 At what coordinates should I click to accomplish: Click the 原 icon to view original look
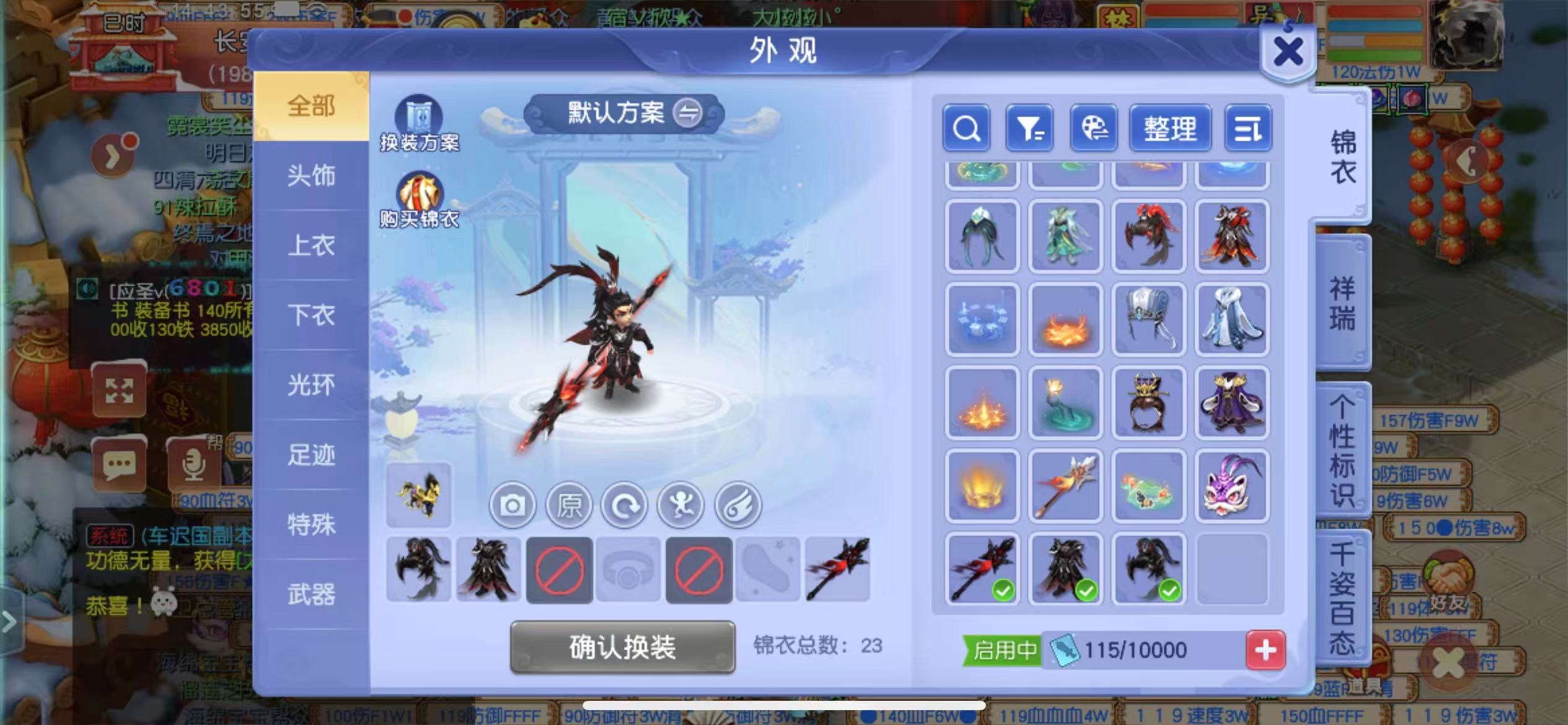pos(568,505)
